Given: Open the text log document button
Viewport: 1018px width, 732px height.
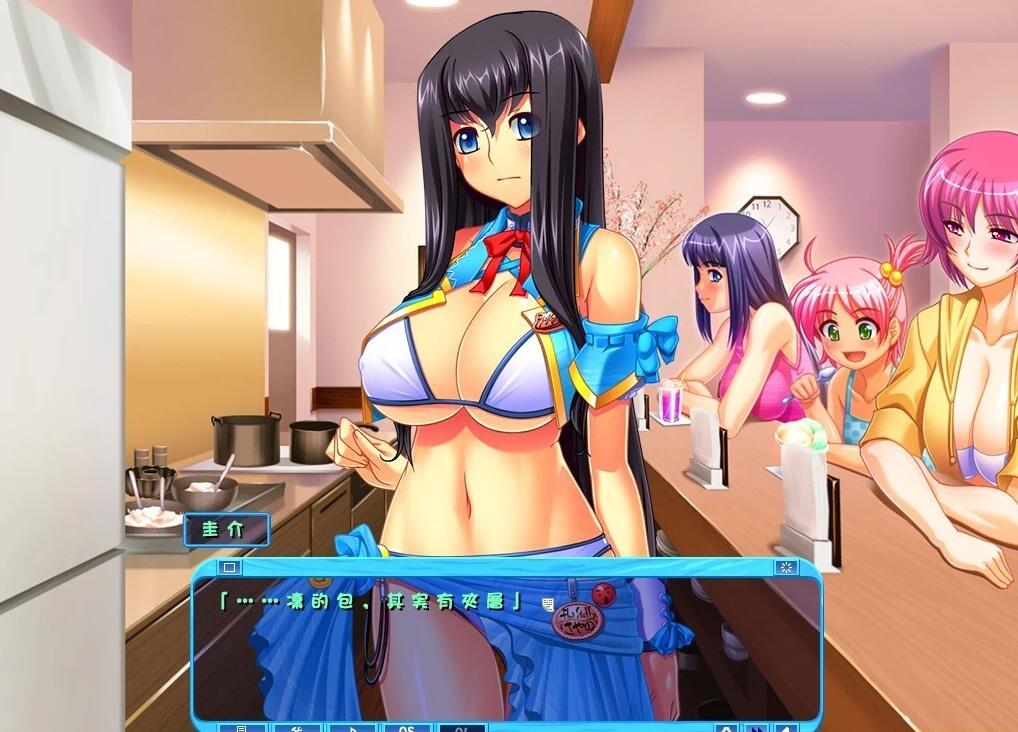Looking at the screenshot, I should pyautogui.click(x=242, y=727).
